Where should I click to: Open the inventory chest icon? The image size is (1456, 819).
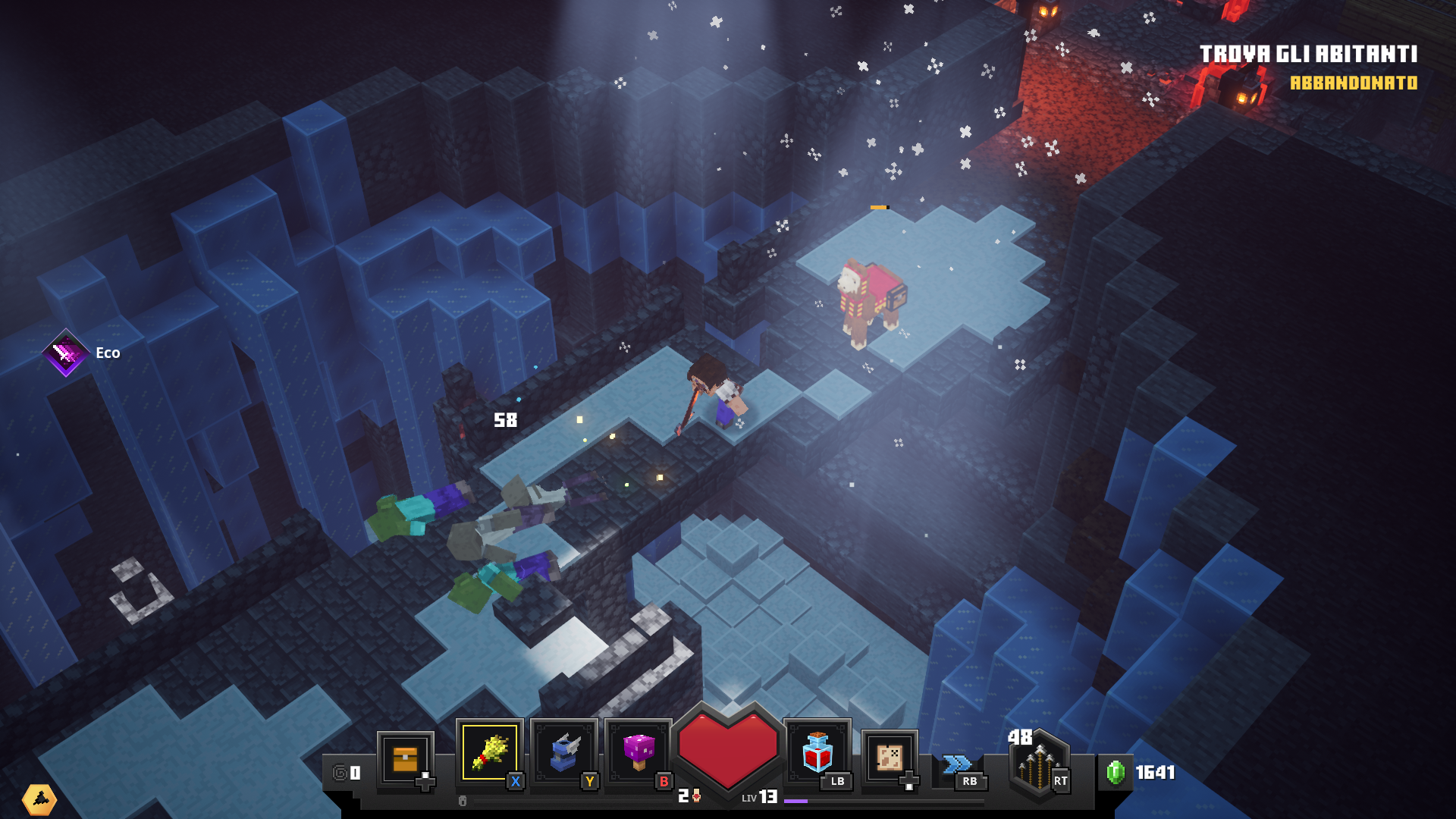(x=406, y=758)
